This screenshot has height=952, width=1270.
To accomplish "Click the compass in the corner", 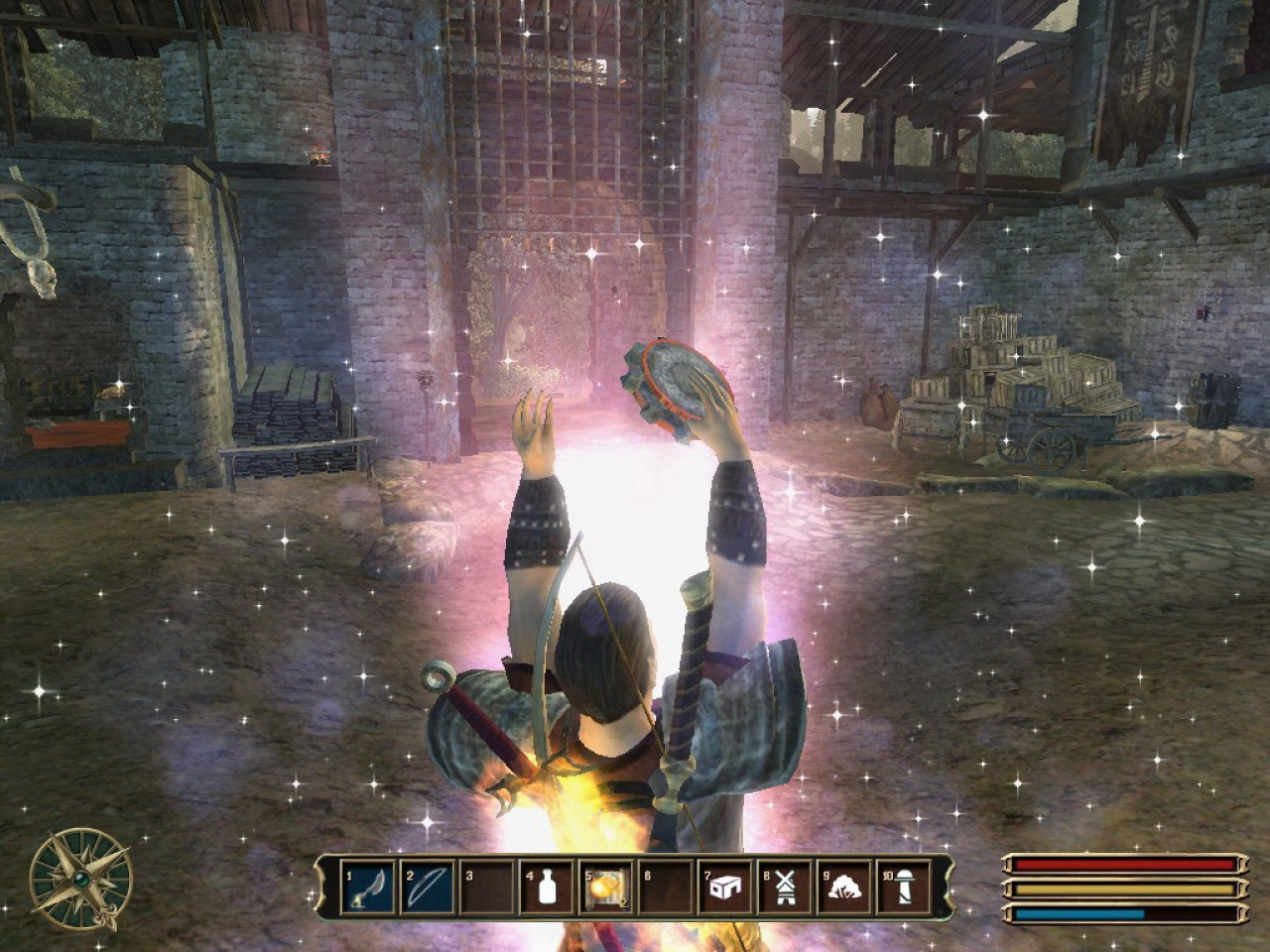I will pos(81,877).
